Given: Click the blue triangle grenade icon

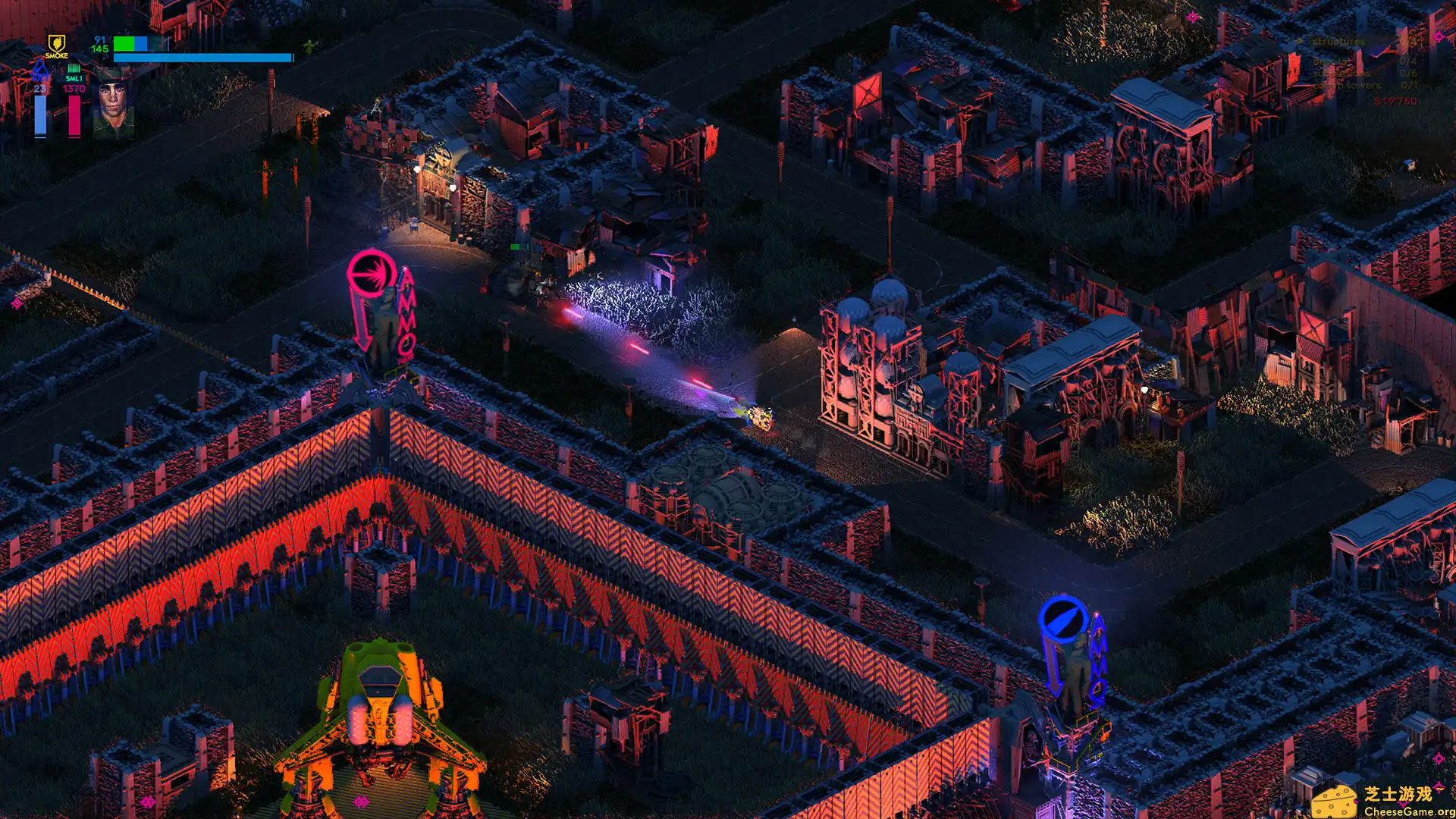Looking at the screenshot, I should (40, 70).
